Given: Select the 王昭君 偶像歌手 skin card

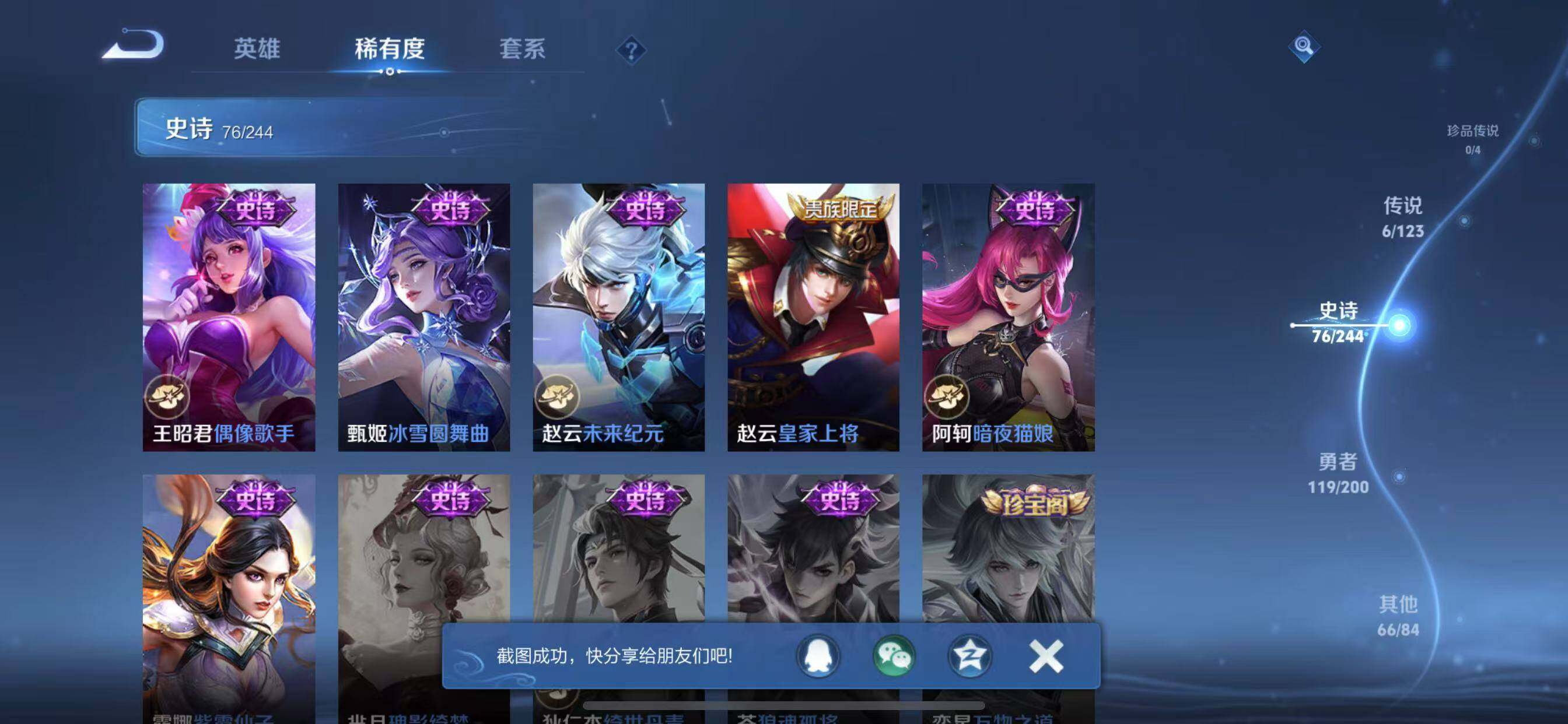Looking at the screenshot, I should point(229,317).
